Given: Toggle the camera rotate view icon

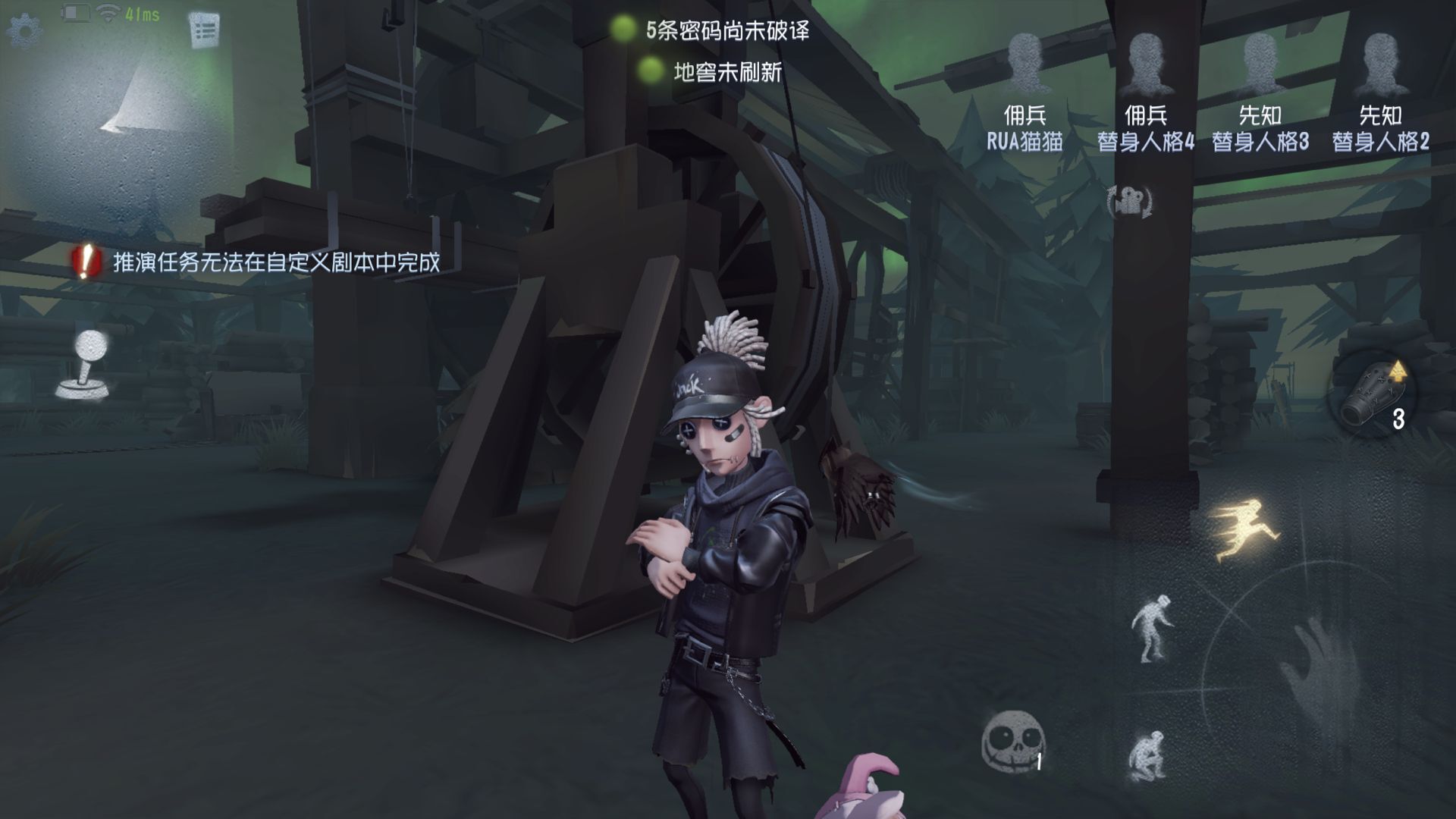Looking at the screenshot, I should point(1130,201).
